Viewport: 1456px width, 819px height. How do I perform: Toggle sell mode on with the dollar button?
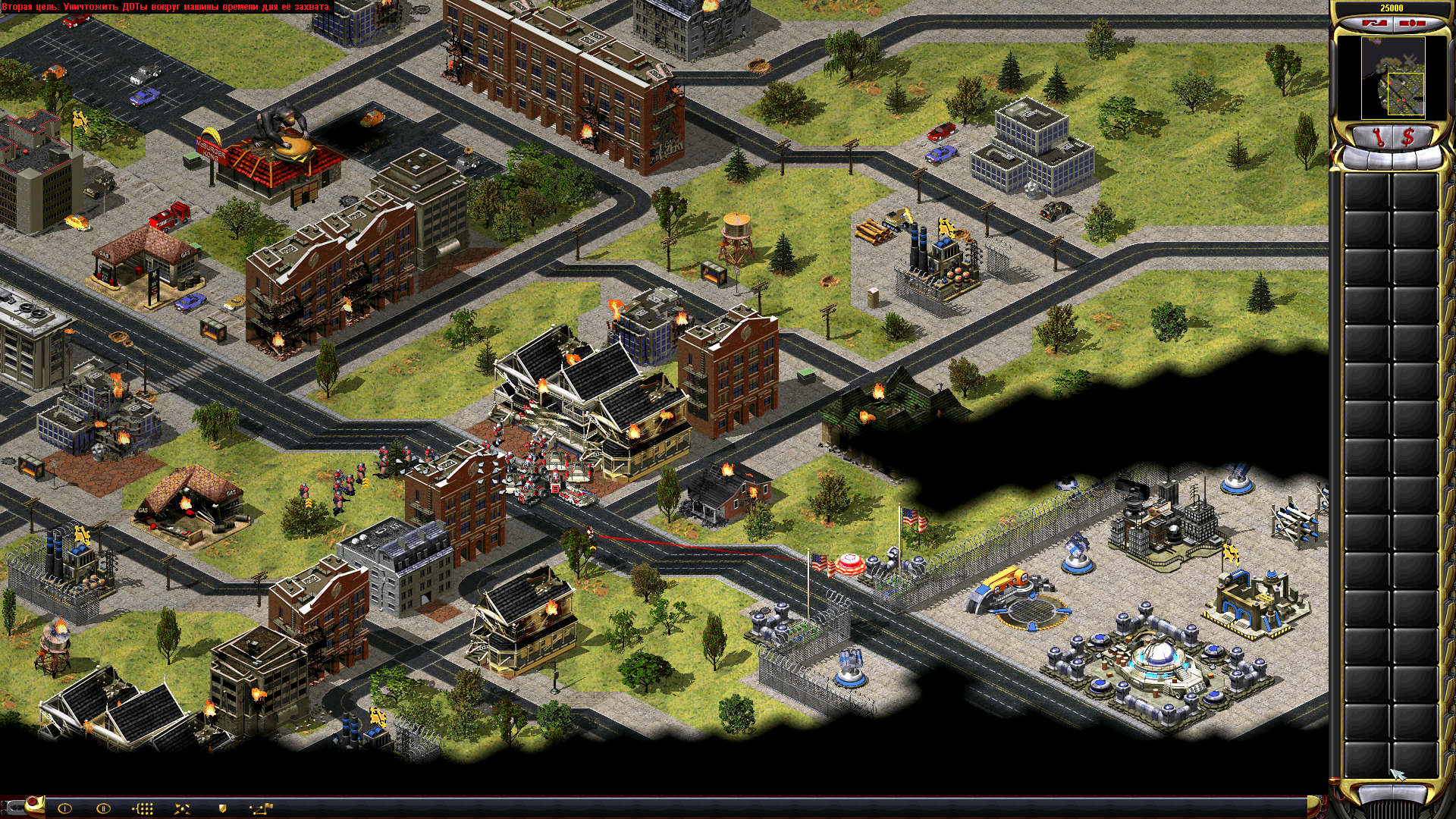coord(1409,136)
